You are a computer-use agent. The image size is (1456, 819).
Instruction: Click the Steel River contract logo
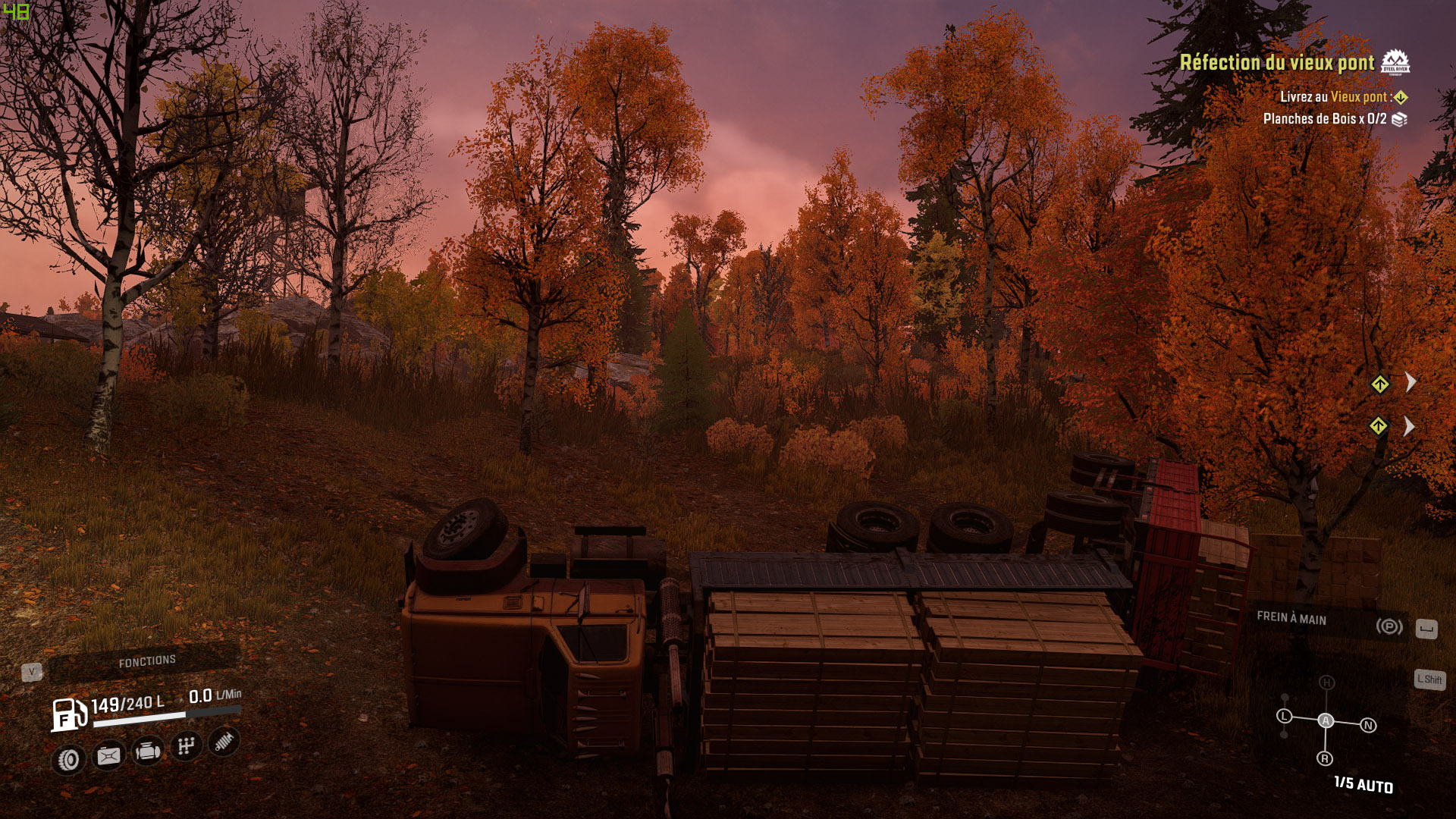point(1395,62)
